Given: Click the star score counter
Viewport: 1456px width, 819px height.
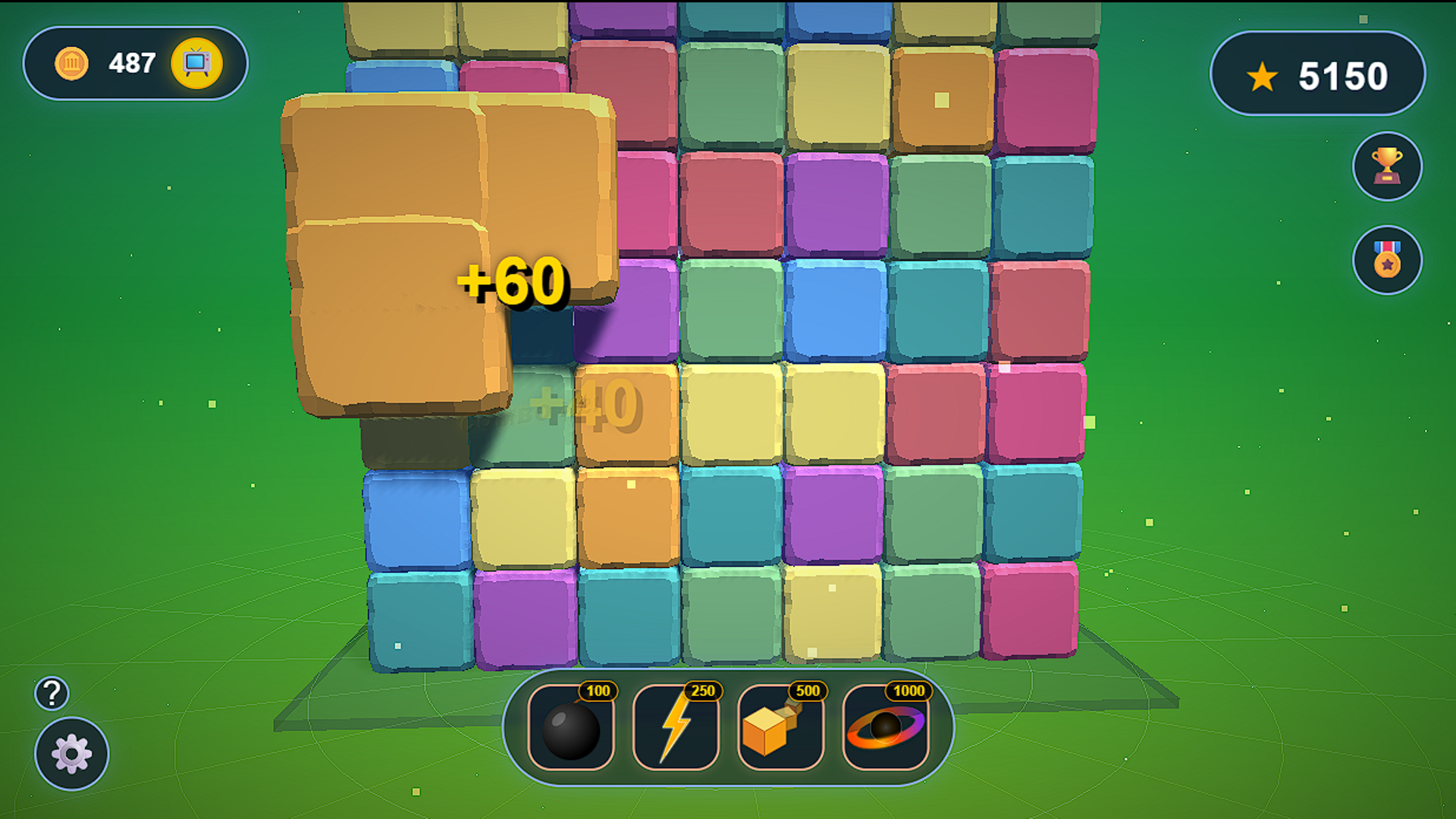Looking at the screenshot, I should pyautogui.click(x=1319, y=74).
